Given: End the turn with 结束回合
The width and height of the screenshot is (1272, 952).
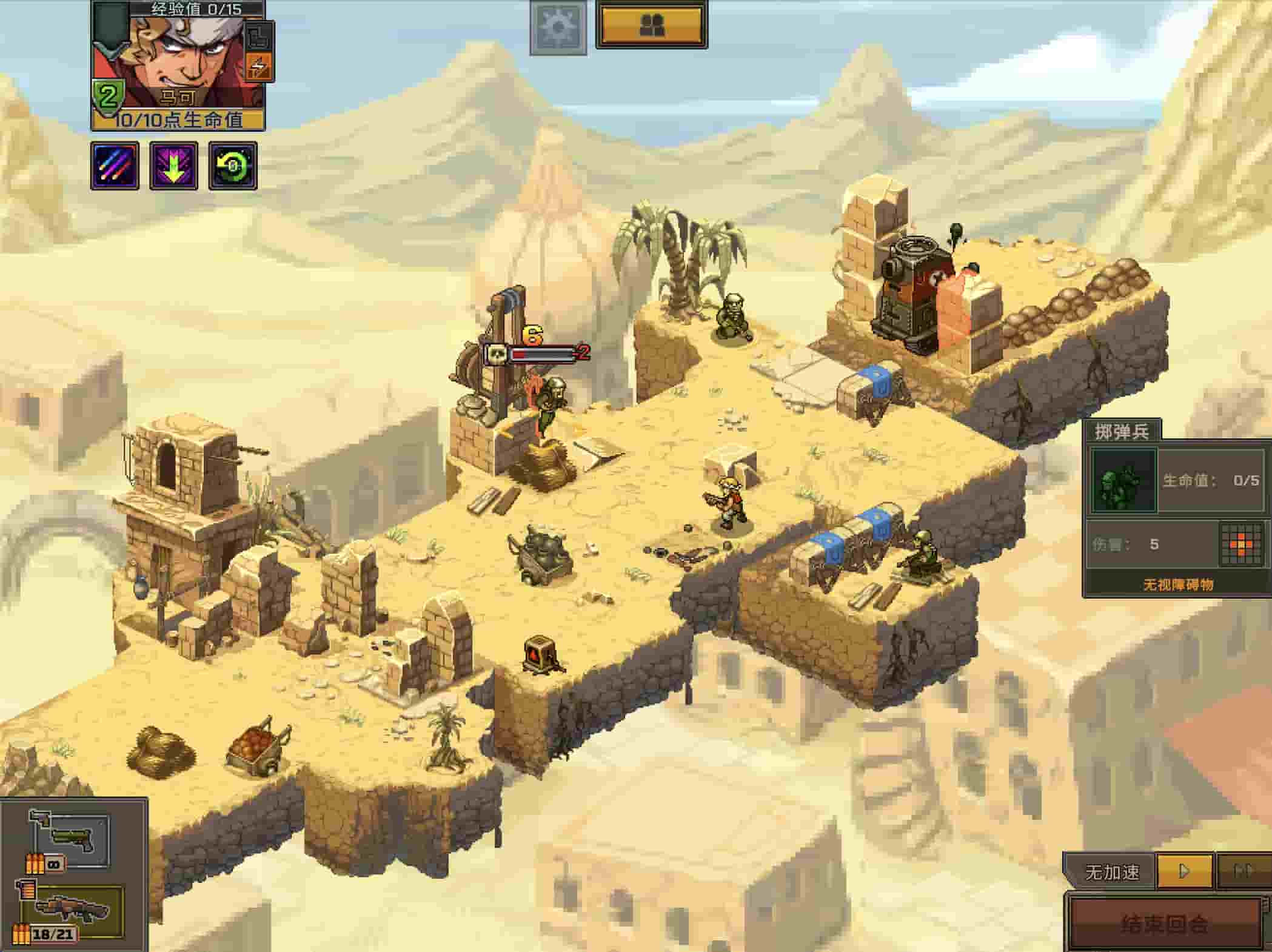Looking at the screenshot, I should 1164,924.
